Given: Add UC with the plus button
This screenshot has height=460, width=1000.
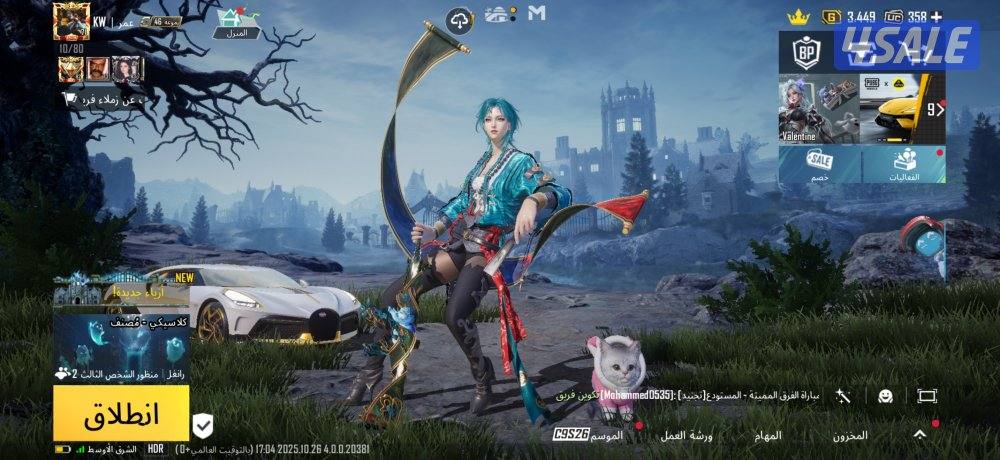Looking at the screenshot, I should 936,16.
